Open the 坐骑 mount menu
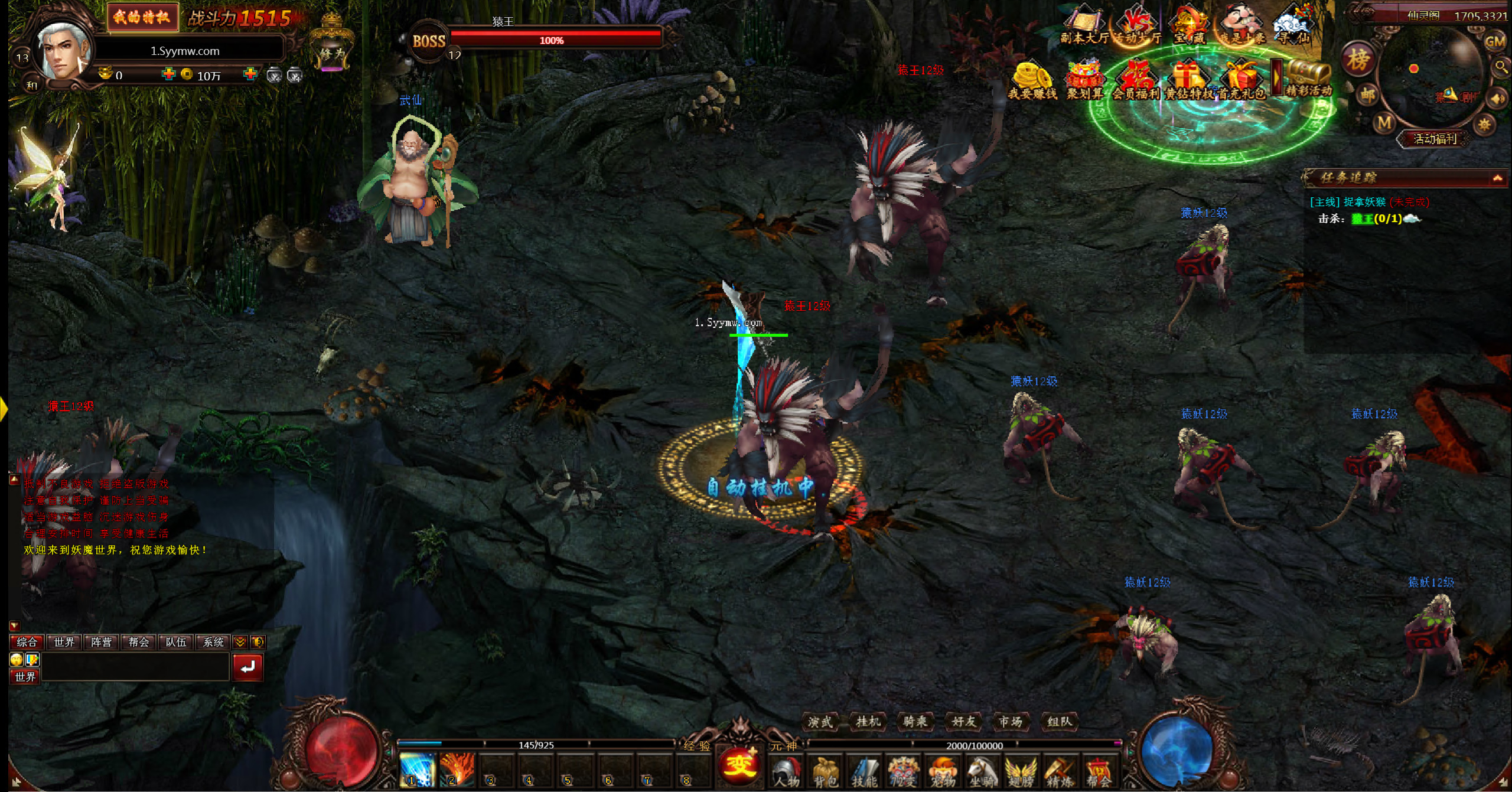1512x792 pixels. [981, 771]
